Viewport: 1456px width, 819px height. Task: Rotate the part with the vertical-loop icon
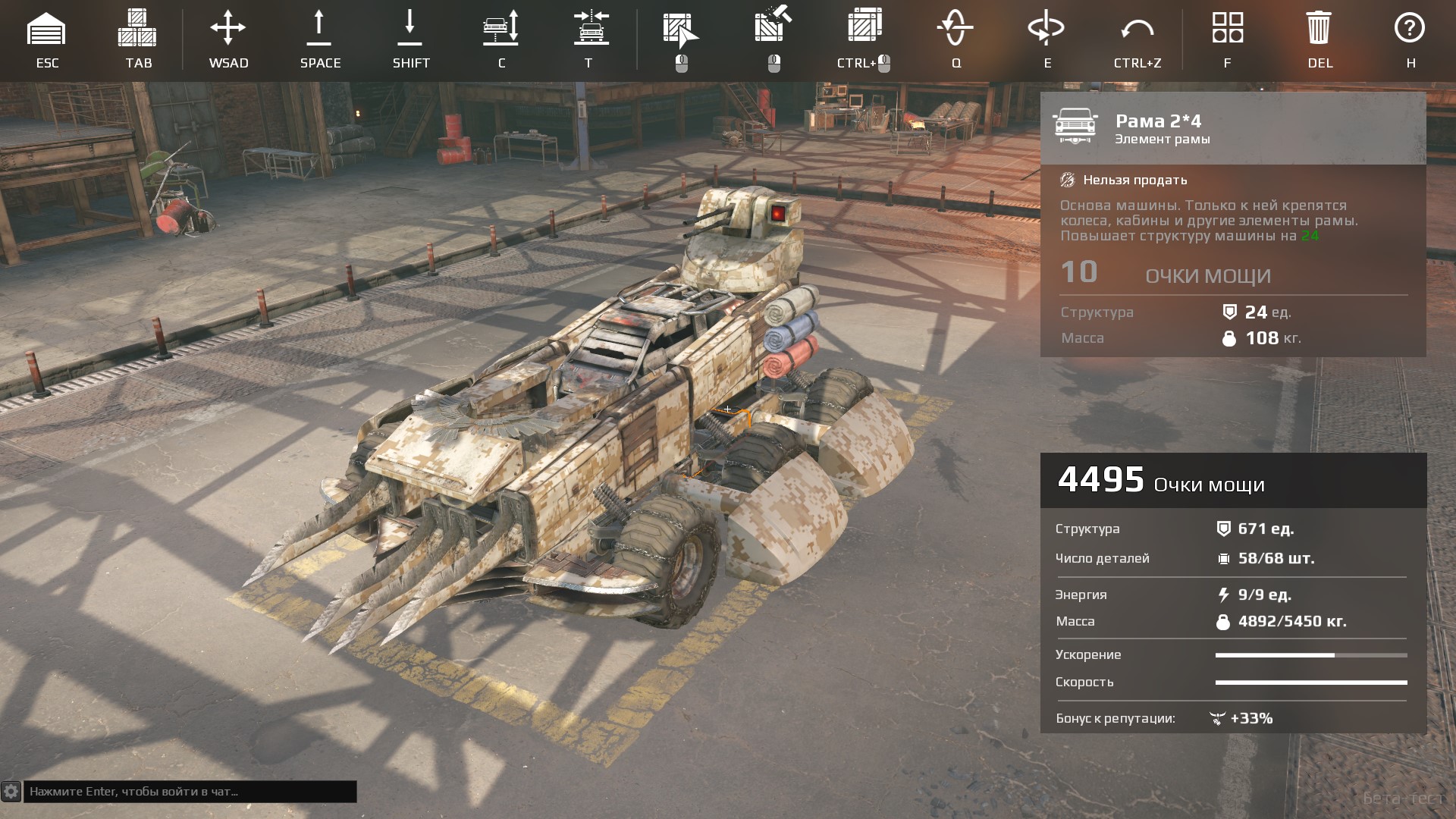[x=955, y=29]
